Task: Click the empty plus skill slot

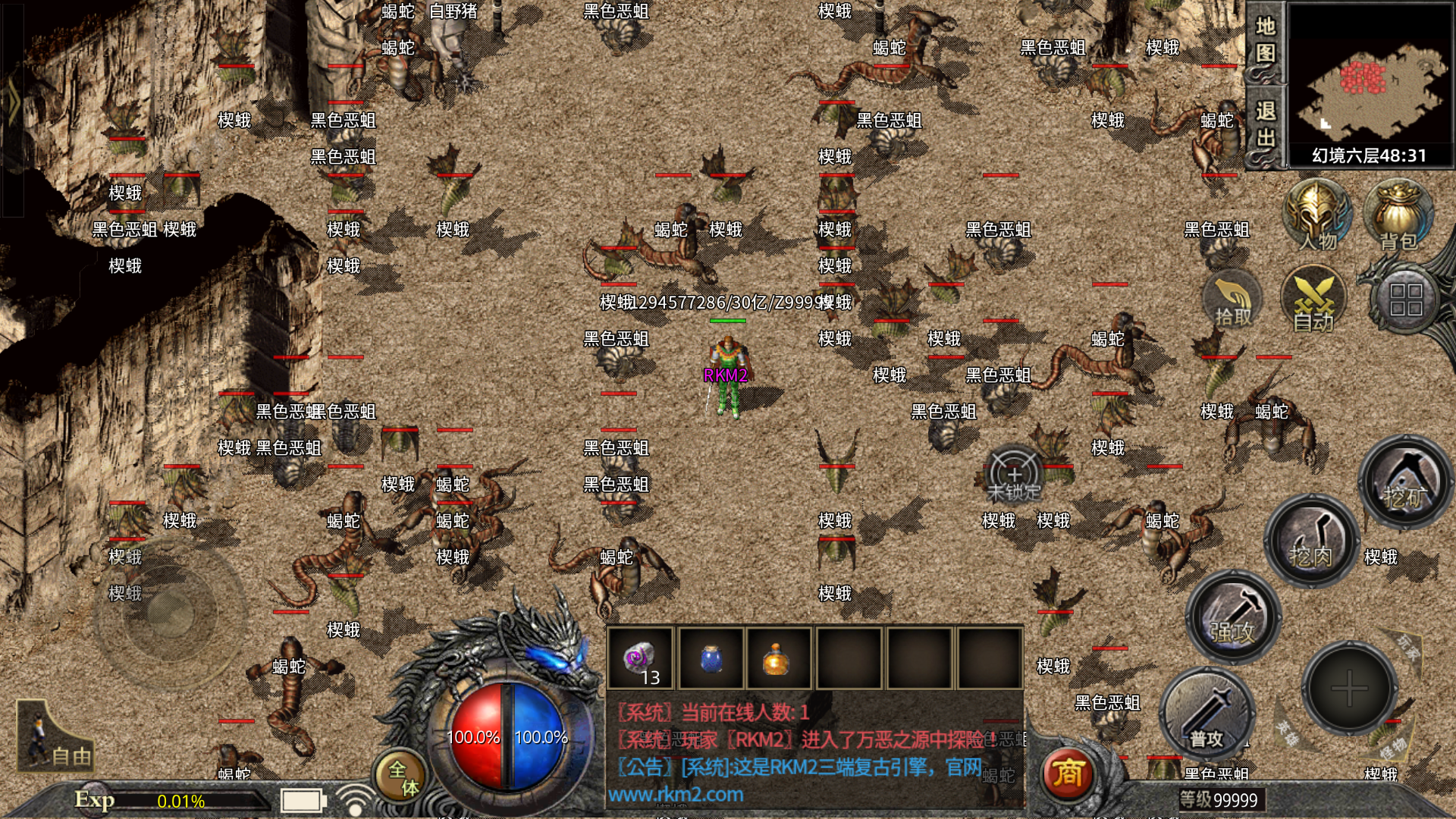Action: 1350,689
